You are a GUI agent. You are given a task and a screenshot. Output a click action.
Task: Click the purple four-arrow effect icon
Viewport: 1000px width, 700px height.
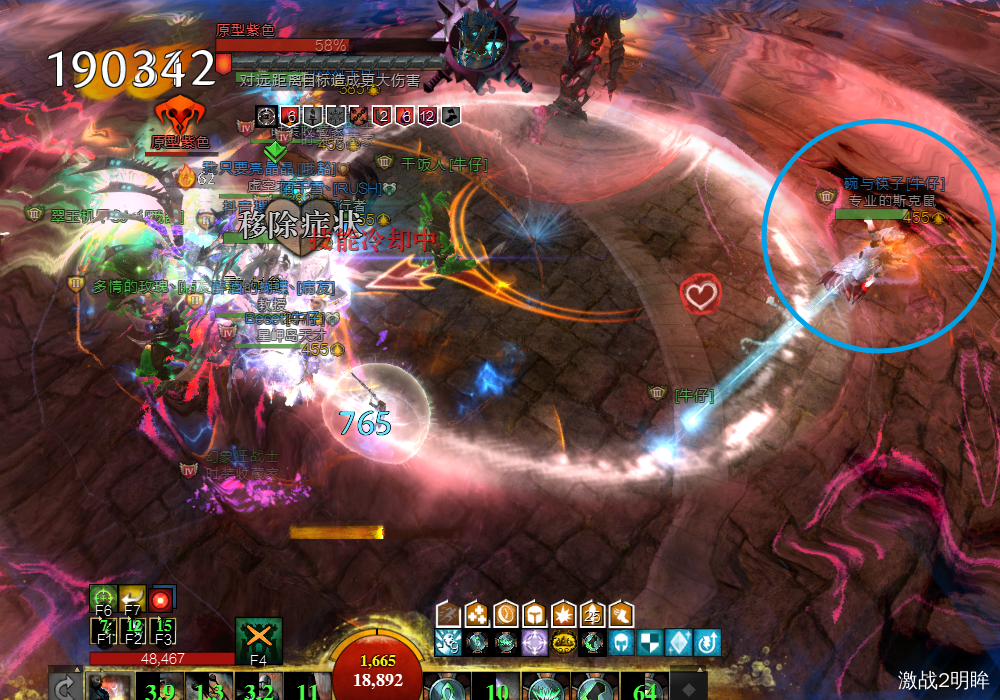pyautogui.click(x=534, y=642)
